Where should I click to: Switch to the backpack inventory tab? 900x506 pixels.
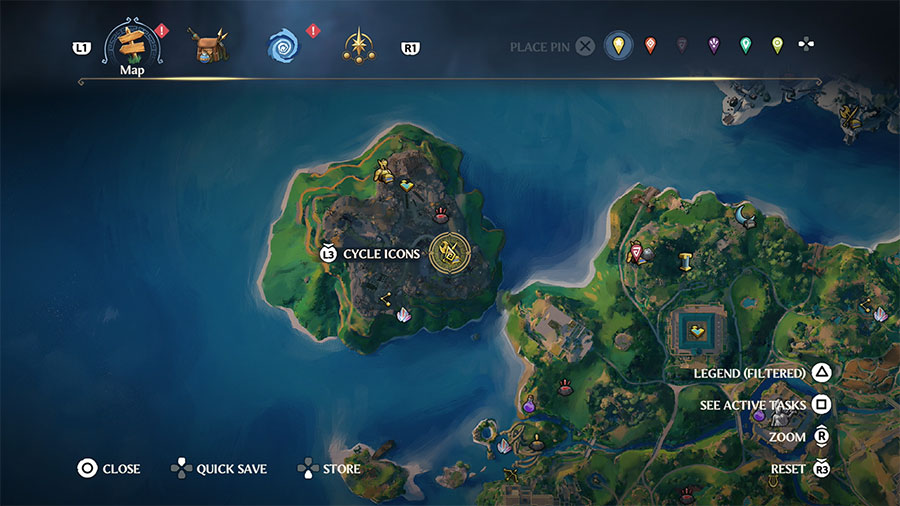(x=211, y=45)
